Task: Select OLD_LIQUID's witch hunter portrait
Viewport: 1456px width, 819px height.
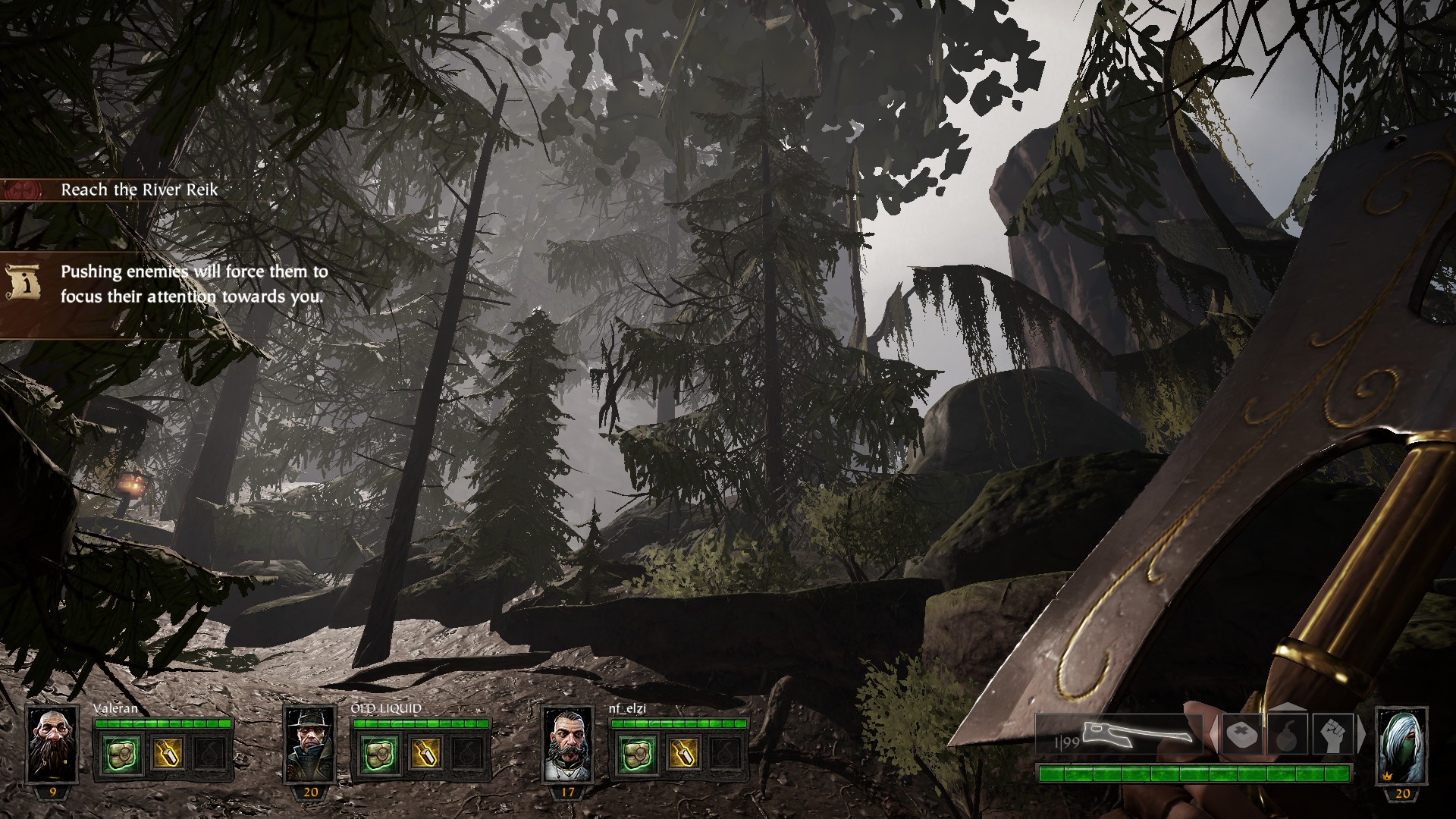Action: [309, 745]
